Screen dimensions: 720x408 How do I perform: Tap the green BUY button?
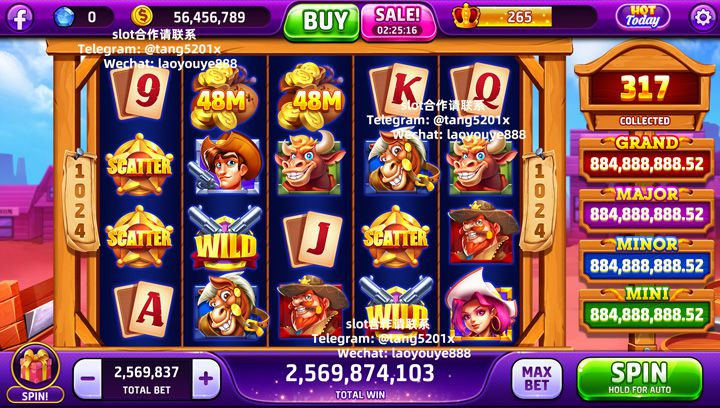coord(321,20)
